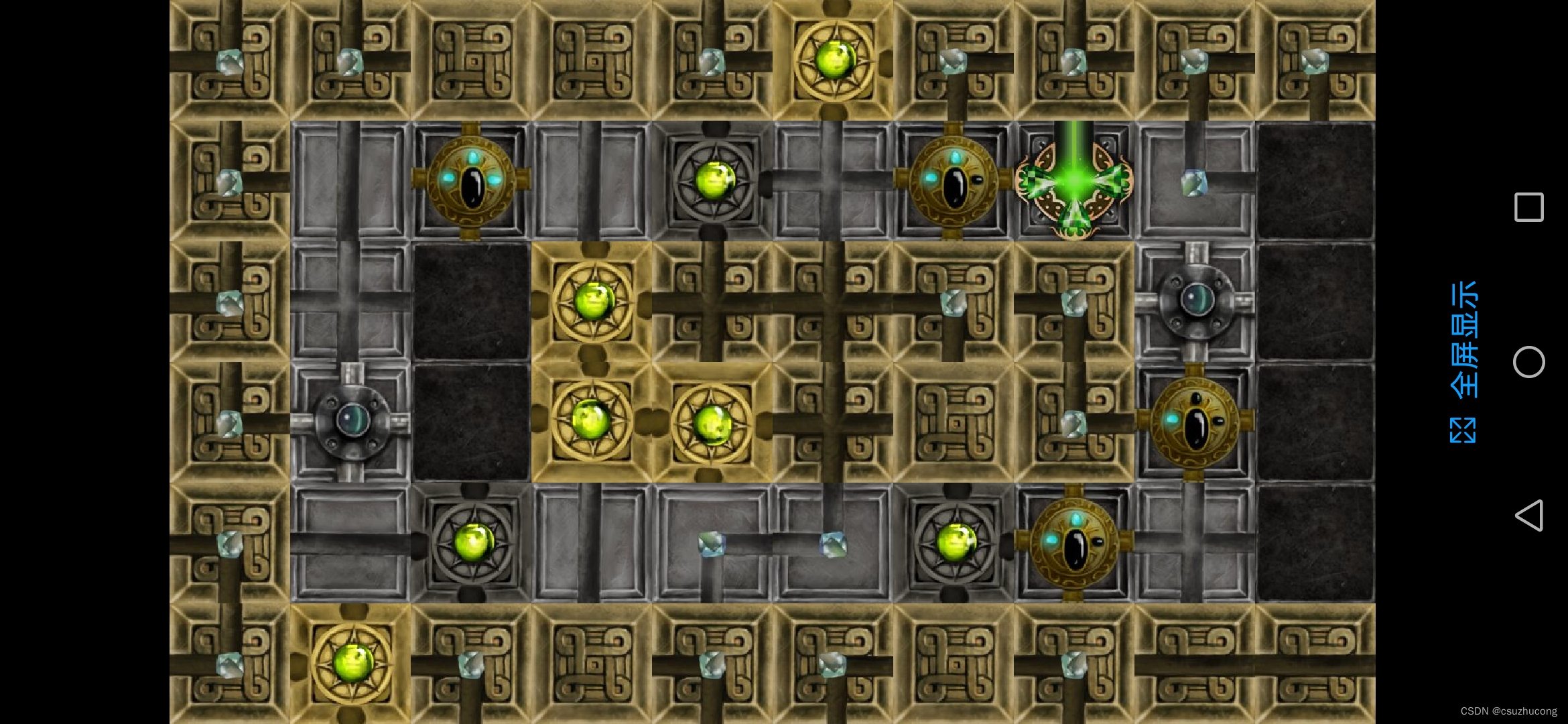Go back with the triangle navigation button
The image size is (1568, 724).
(x=1528, y=516)
